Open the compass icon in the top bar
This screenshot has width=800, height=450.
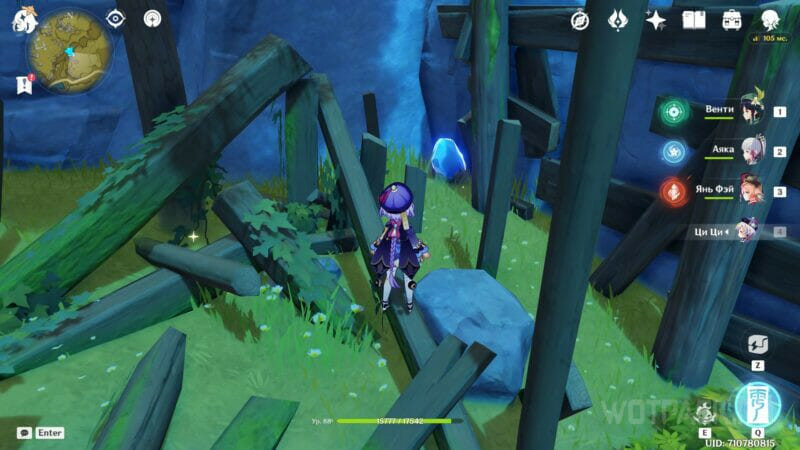click(580, 20)
